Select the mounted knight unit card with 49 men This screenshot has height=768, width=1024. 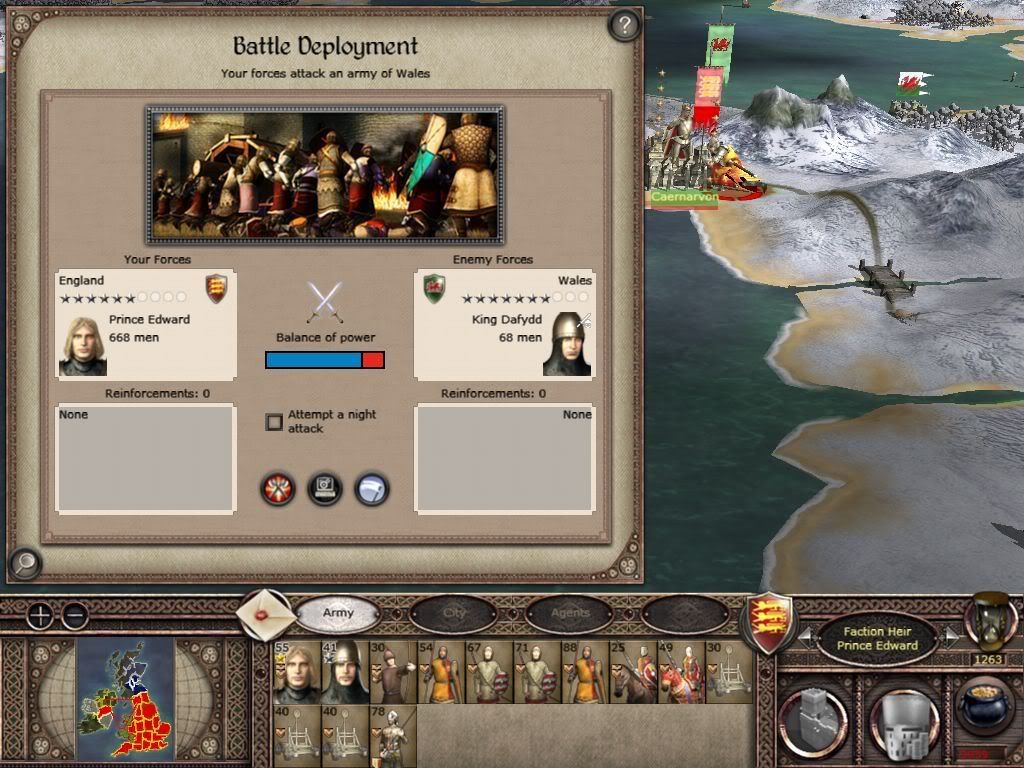680,673
